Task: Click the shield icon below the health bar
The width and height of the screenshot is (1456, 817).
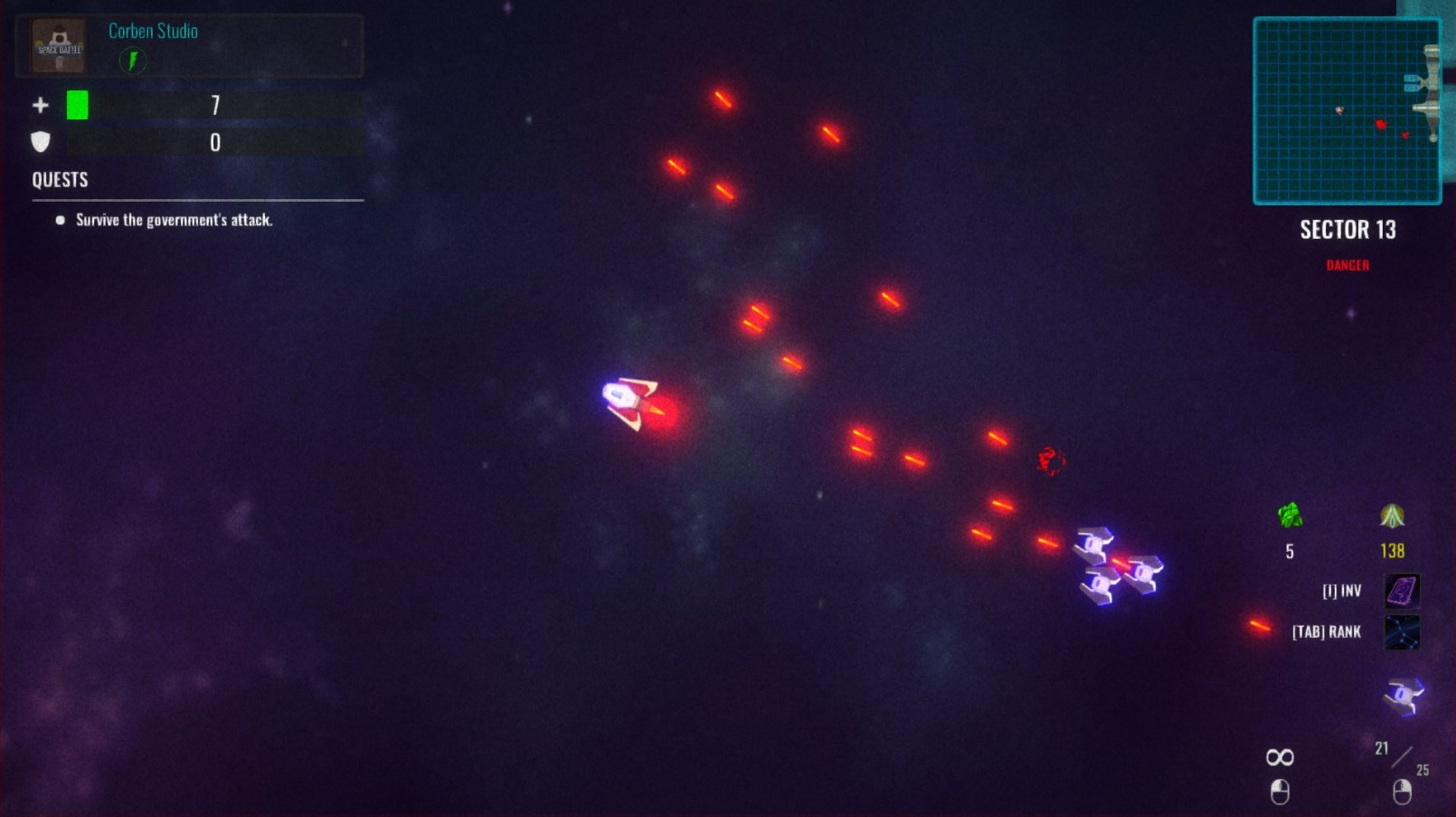Action: (x=40, y=141)
